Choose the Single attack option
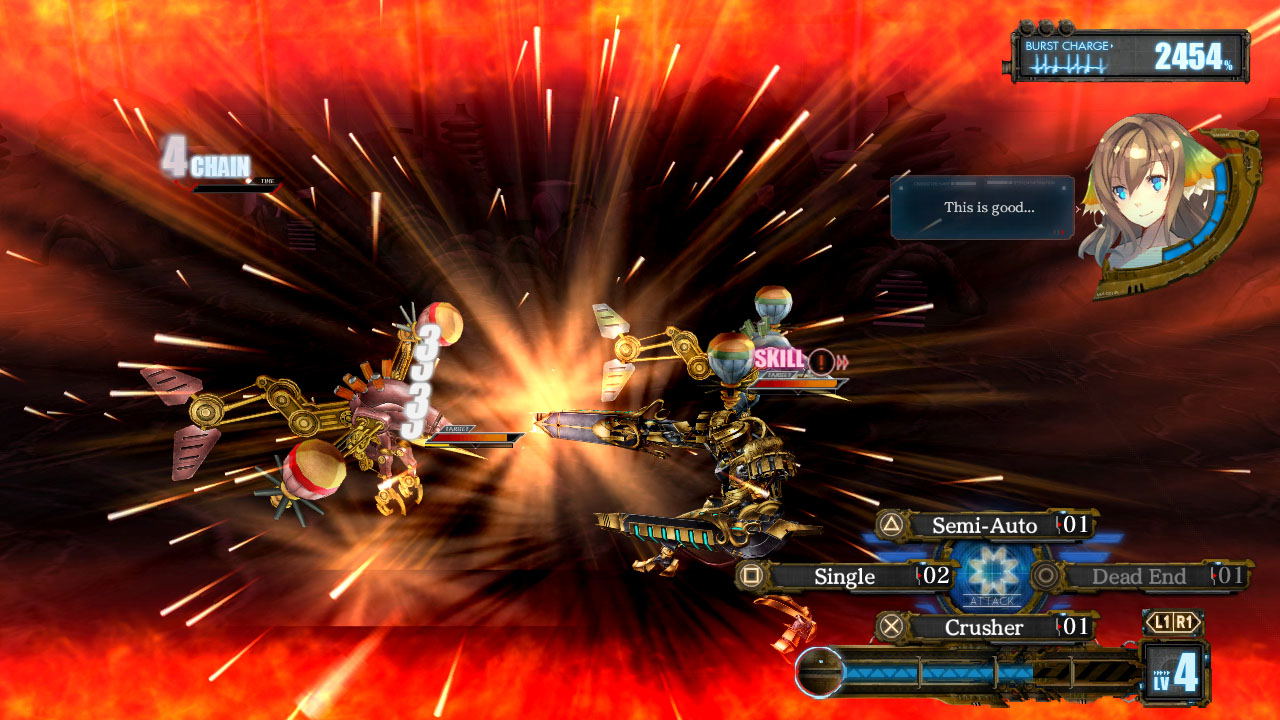1280x720 pixels. click(845, 576)
